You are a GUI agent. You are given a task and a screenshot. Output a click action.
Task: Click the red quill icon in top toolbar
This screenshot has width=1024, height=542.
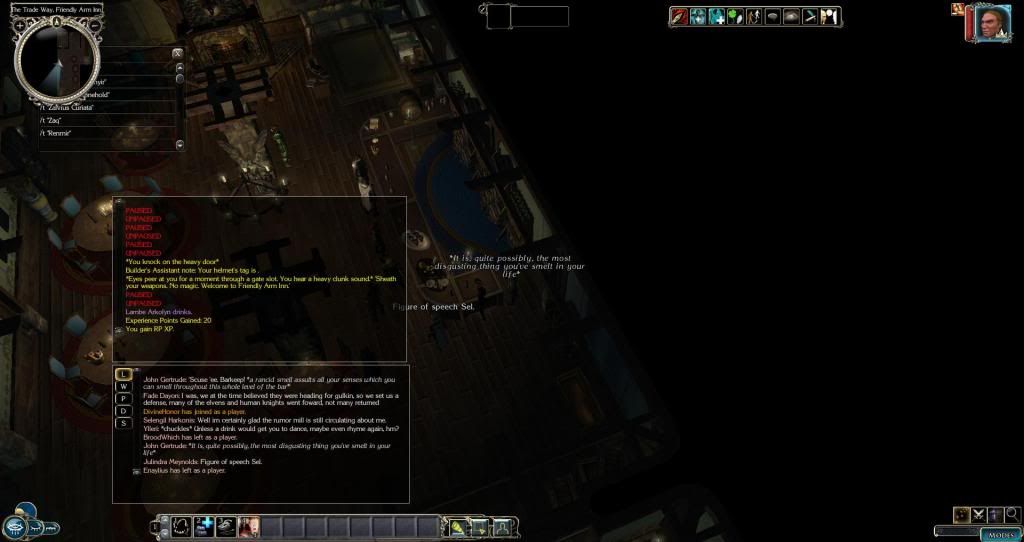(x=680, y=16)
